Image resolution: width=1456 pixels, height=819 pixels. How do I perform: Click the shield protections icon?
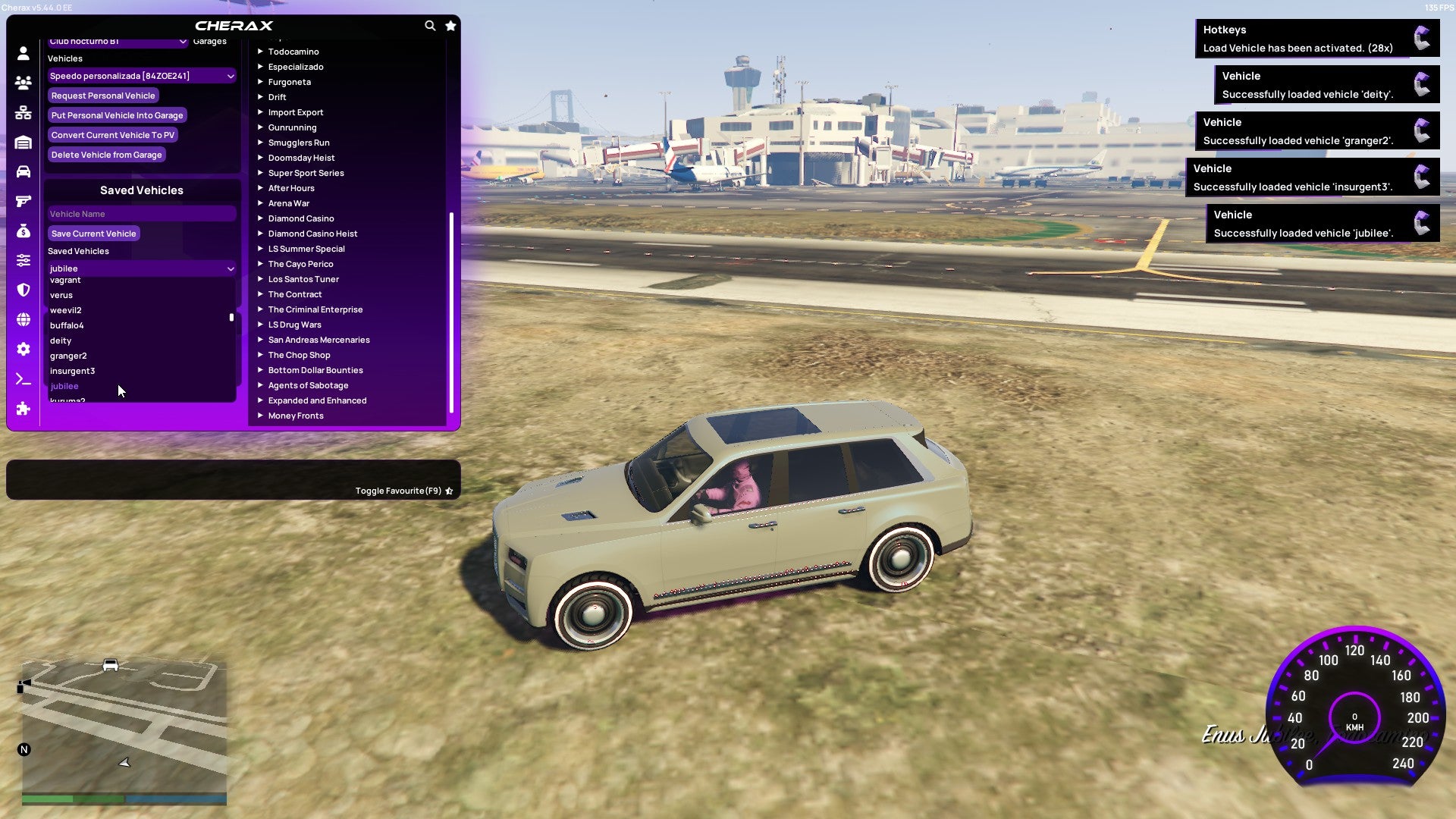[x=23, y=288]
